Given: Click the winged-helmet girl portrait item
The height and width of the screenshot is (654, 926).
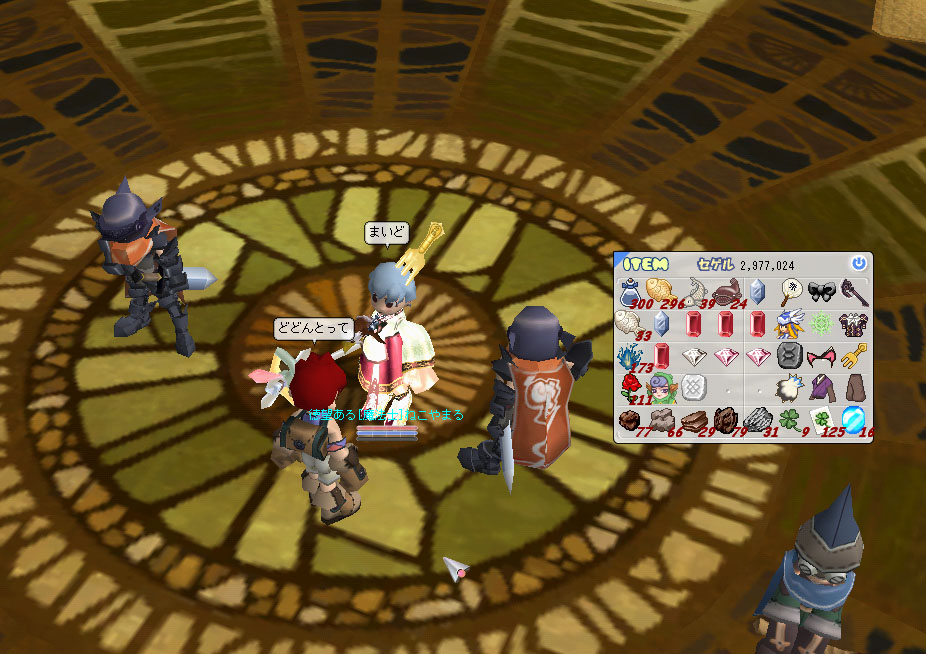Looking at the screenshot, I should [789, 324].
